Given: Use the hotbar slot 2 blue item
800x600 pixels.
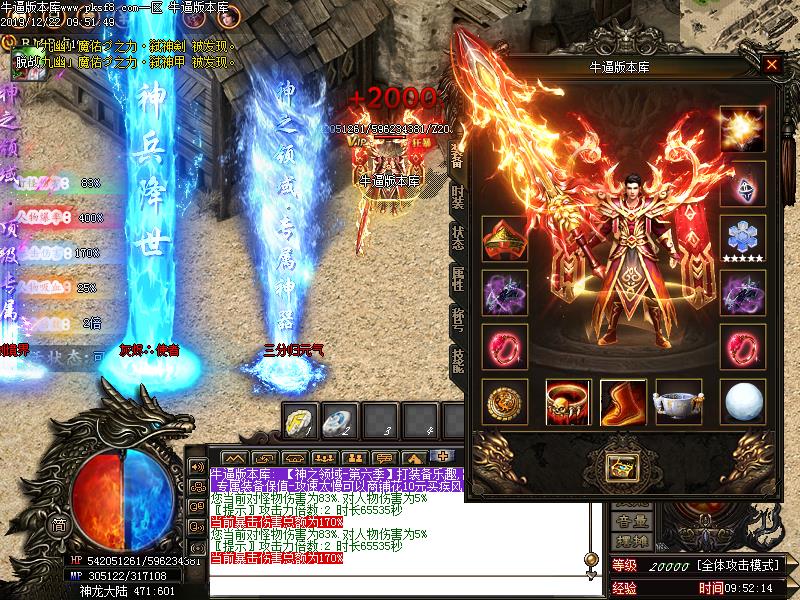Looking at the screenshot, I should 337,420.
